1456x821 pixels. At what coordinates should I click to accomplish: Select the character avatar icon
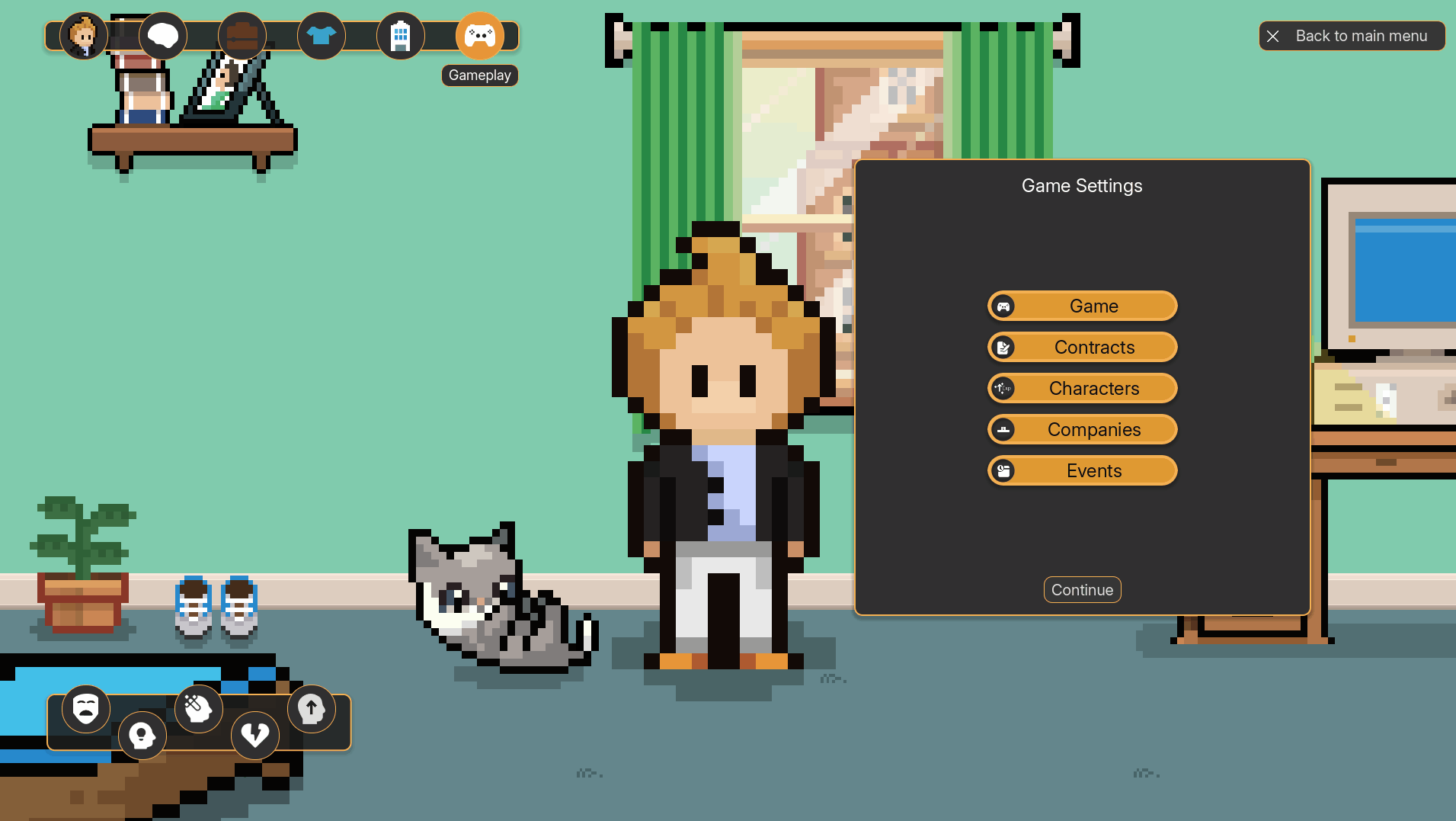click(83, 36)
